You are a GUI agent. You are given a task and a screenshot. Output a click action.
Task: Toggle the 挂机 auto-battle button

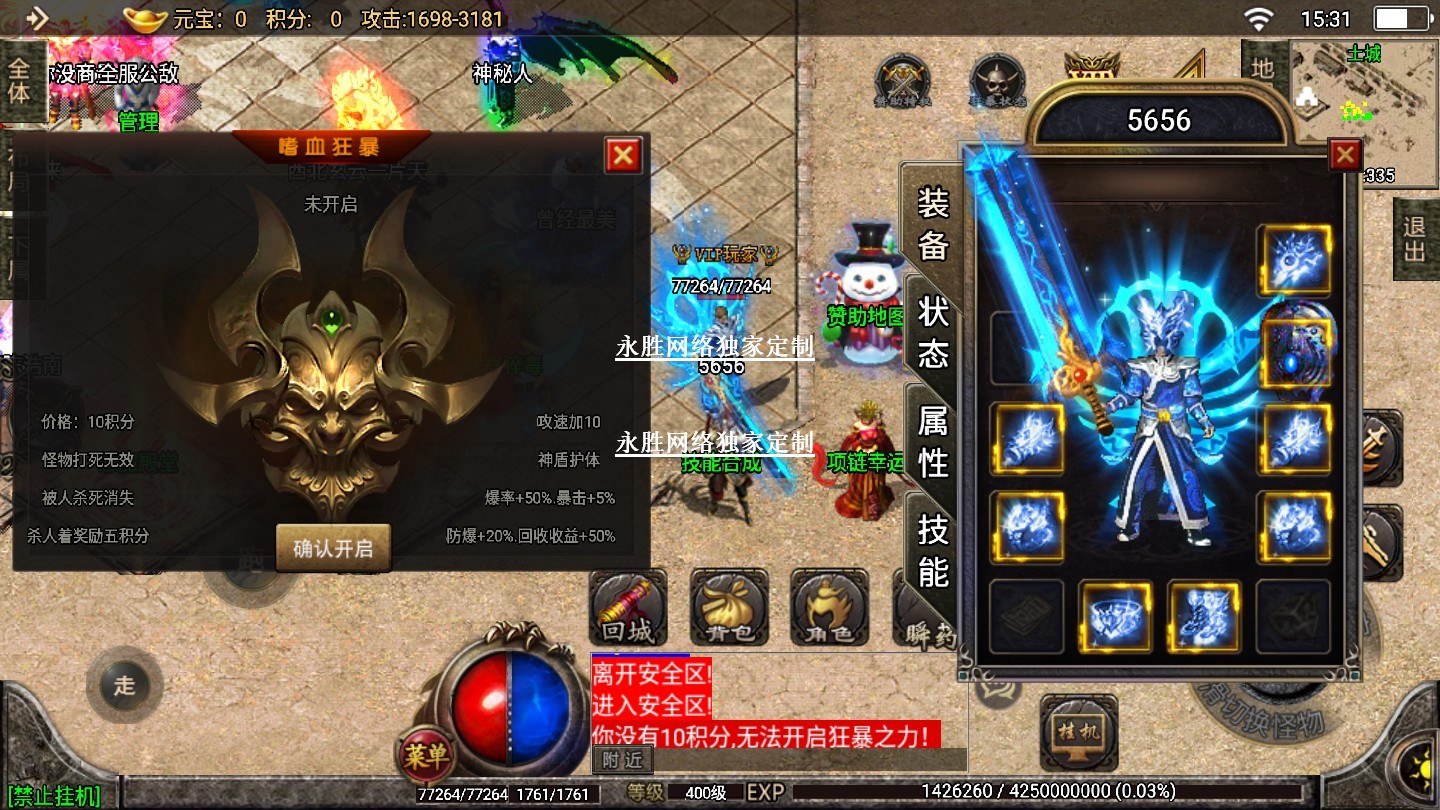coord(1078,731)
